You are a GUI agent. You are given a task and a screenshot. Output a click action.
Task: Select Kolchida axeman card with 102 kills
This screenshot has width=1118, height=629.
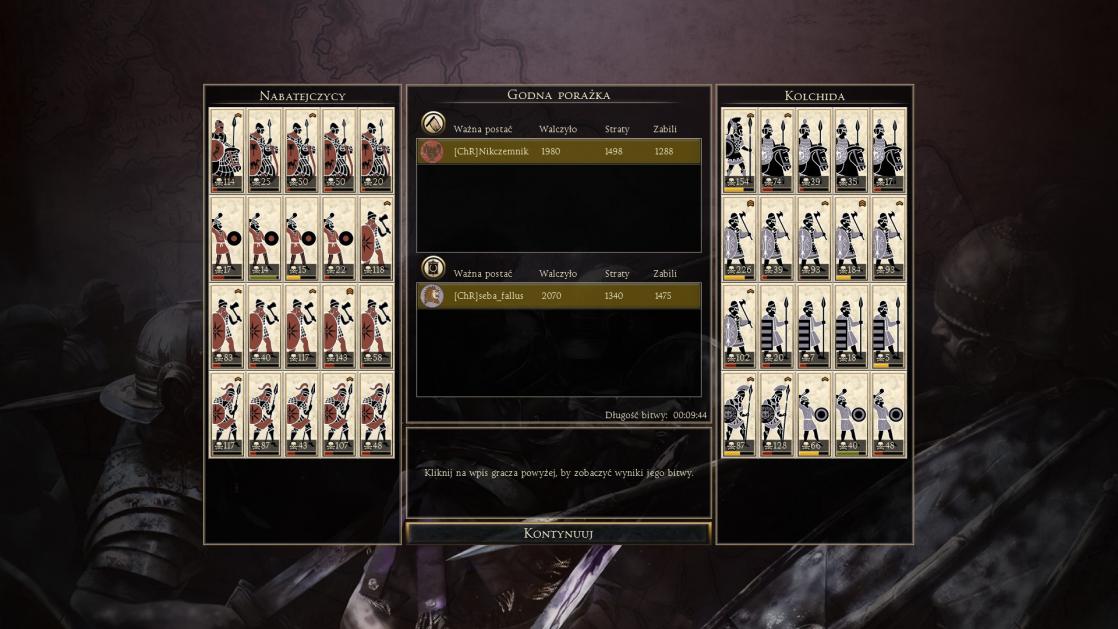pos(739,326)
